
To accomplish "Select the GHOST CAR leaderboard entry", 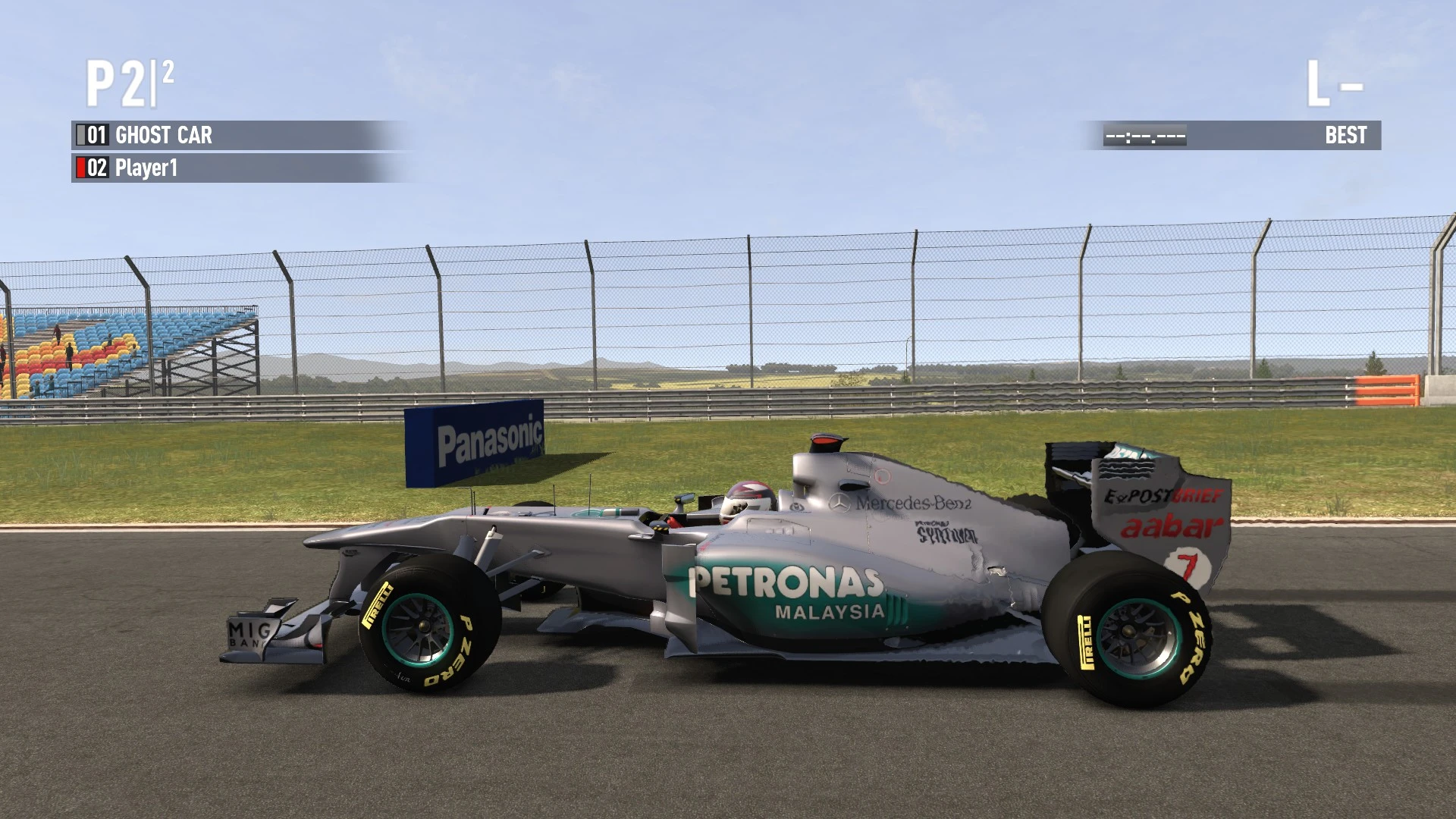I will click(x=163, y=136).
